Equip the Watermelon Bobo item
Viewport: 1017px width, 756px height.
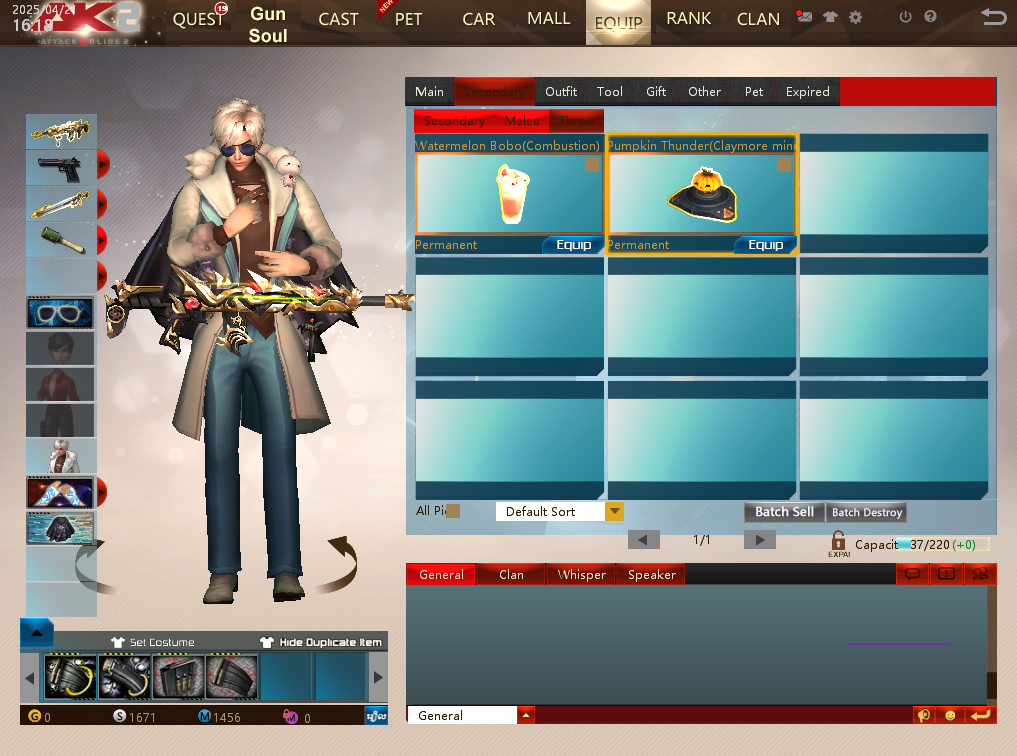click(x=573, y=245)
